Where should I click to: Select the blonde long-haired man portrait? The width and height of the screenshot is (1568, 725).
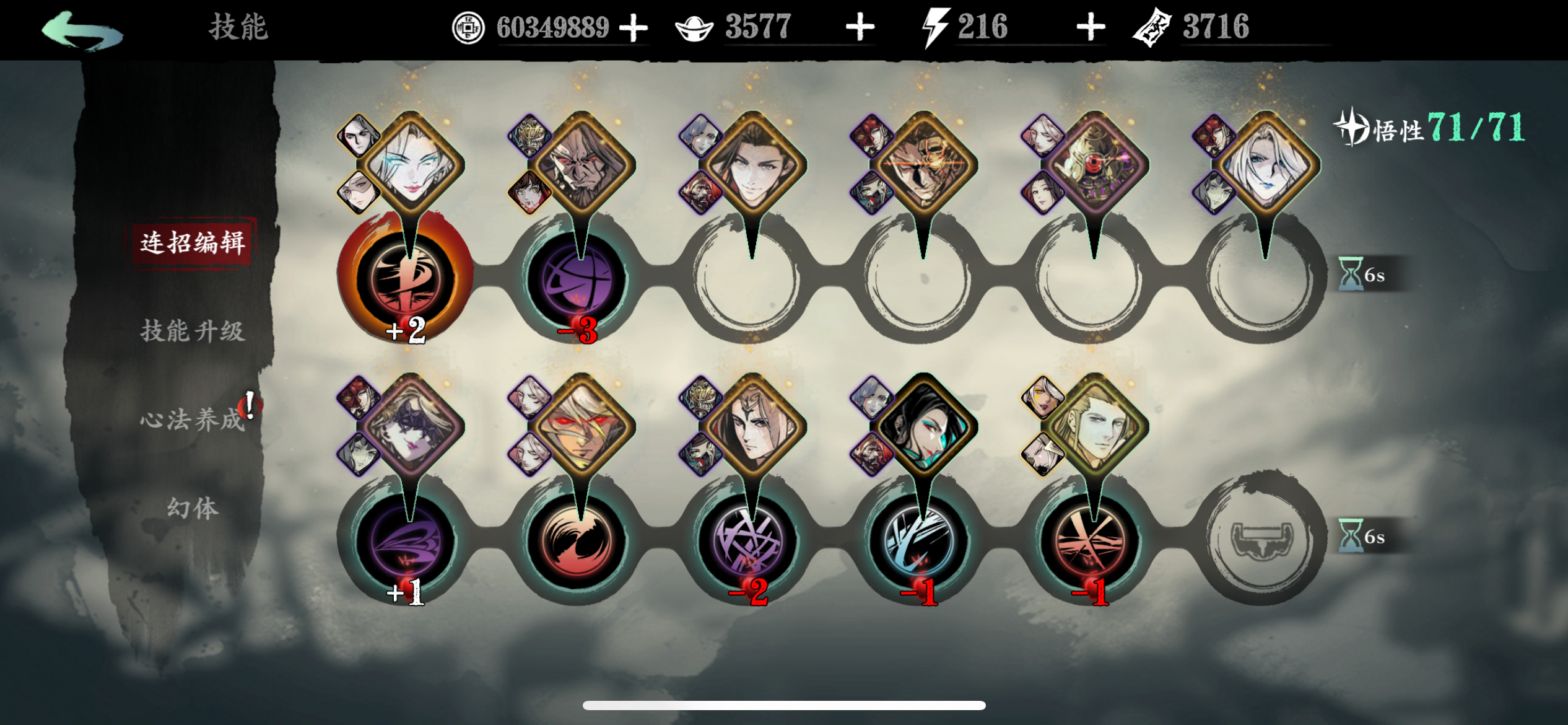click(x=1094, y=428)
